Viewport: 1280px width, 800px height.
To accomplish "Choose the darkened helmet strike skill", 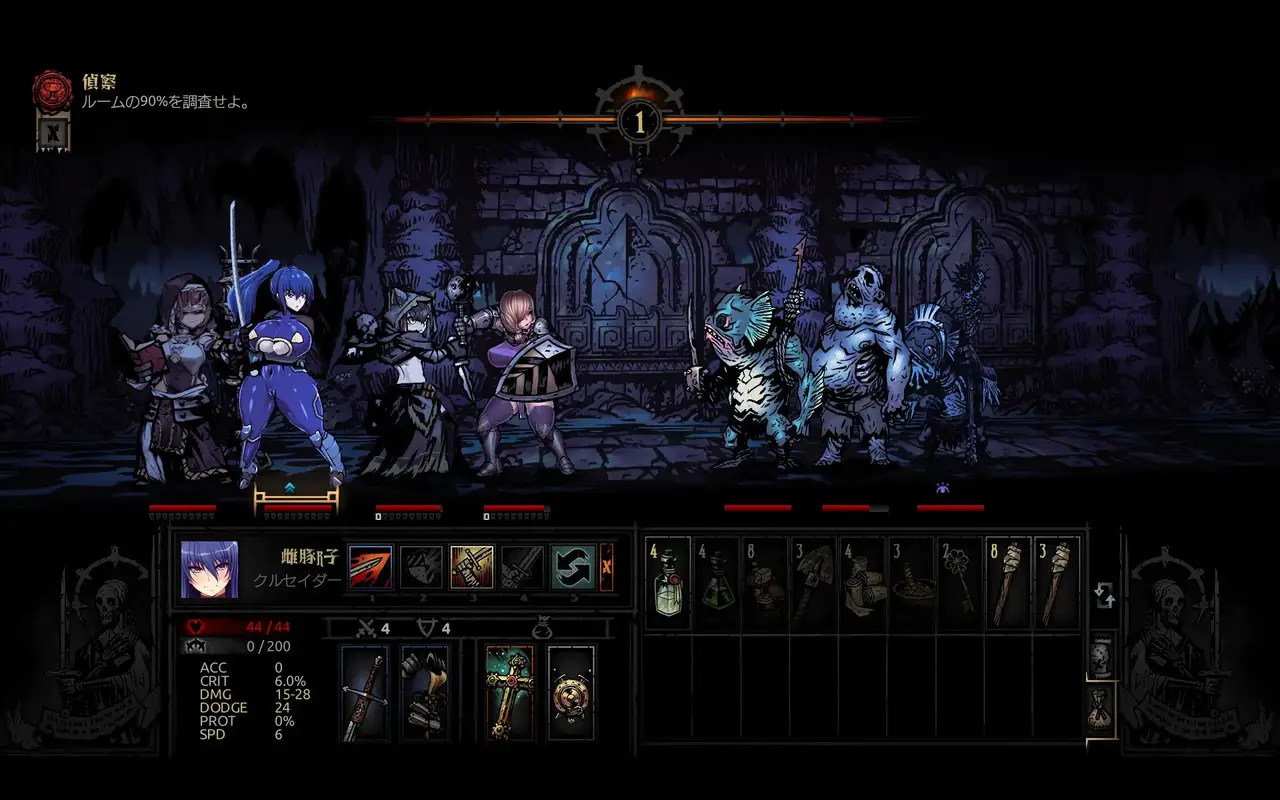I will (422, 567).
